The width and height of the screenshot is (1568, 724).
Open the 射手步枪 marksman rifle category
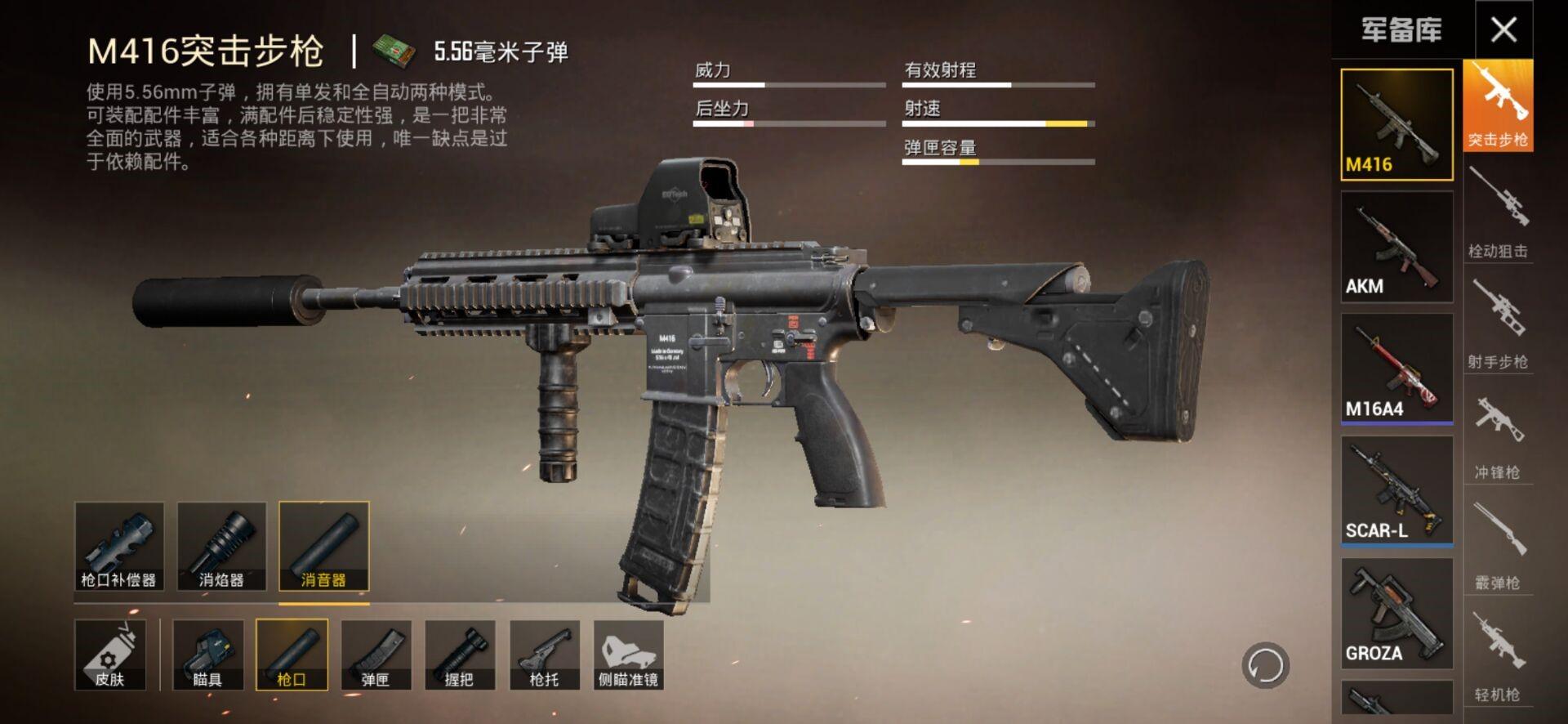[x=1498, y=324]
